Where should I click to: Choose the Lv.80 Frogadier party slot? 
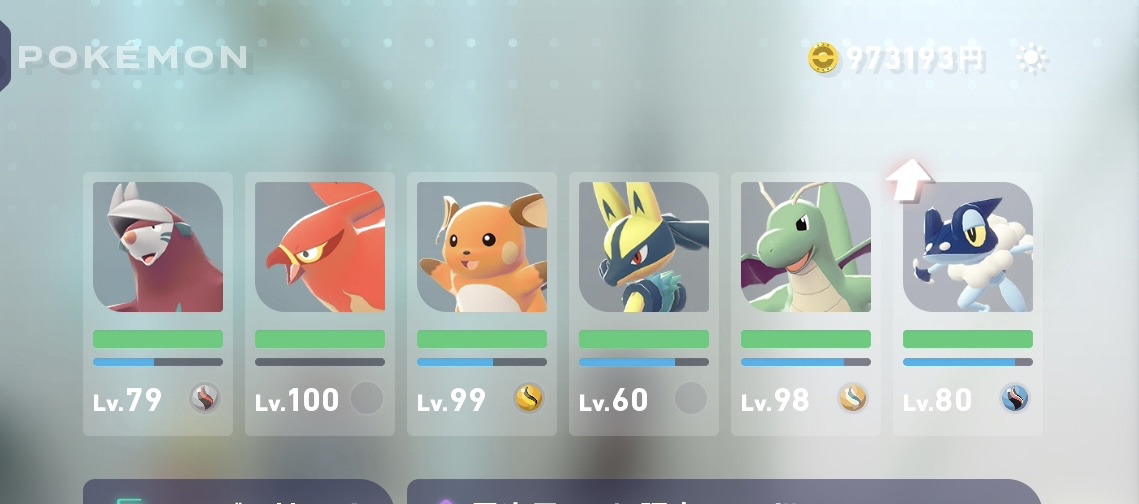tap(968, 303)
